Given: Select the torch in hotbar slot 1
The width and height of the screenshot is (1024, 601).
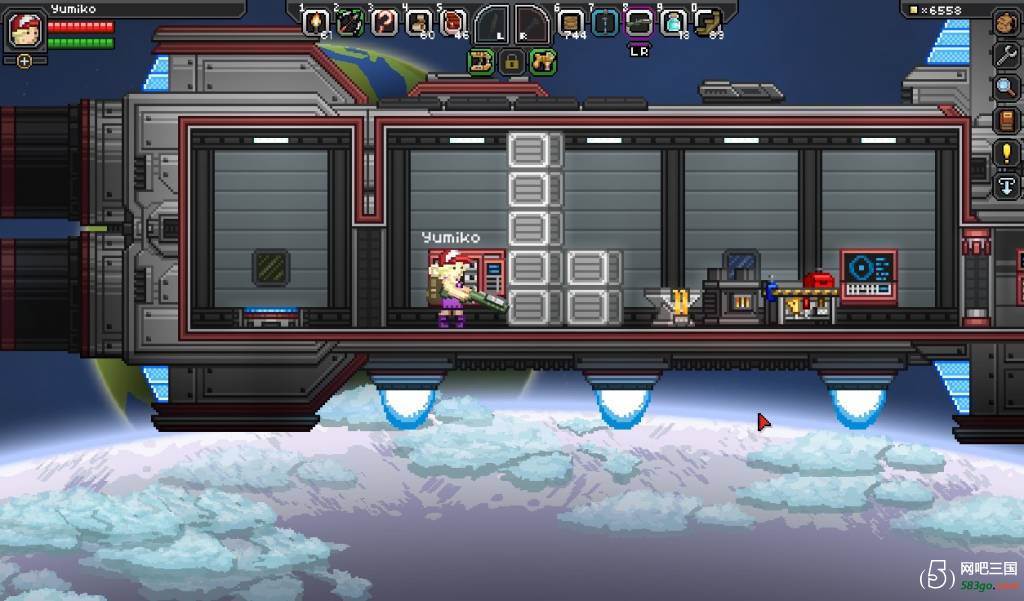Looking at the screenshot, I should click(316, 23).
